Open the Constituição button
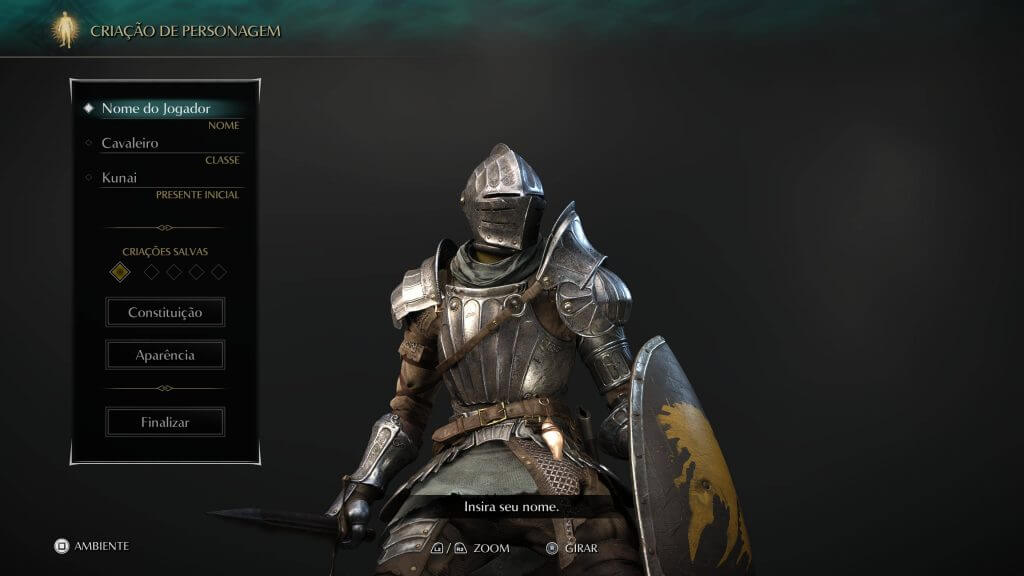 165,312
